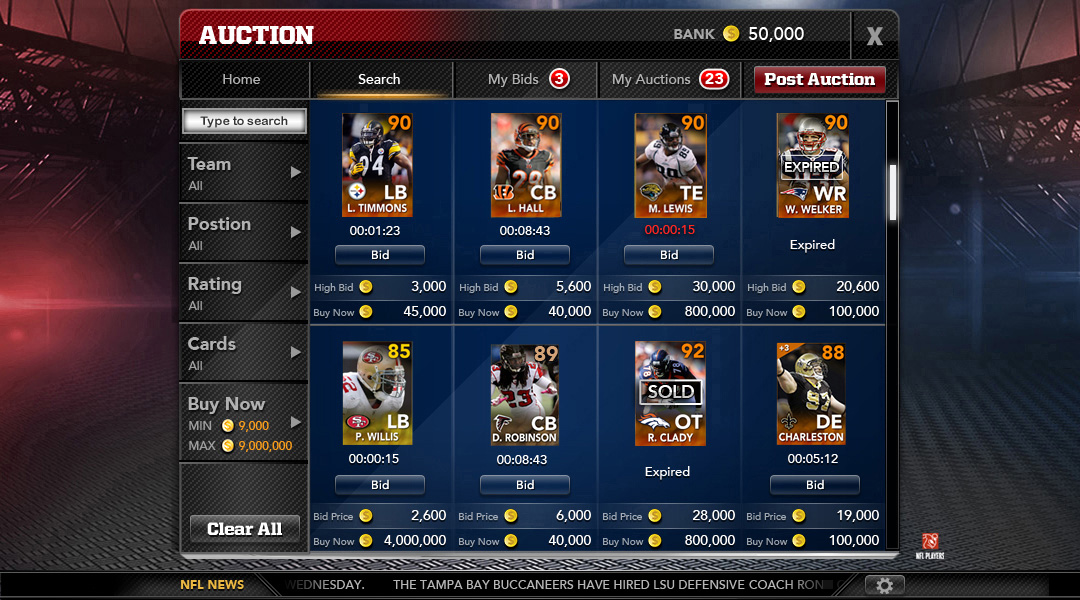Open the gear settings in news bar
Viewport: 1080px width, 600px height.
point(884,585)
